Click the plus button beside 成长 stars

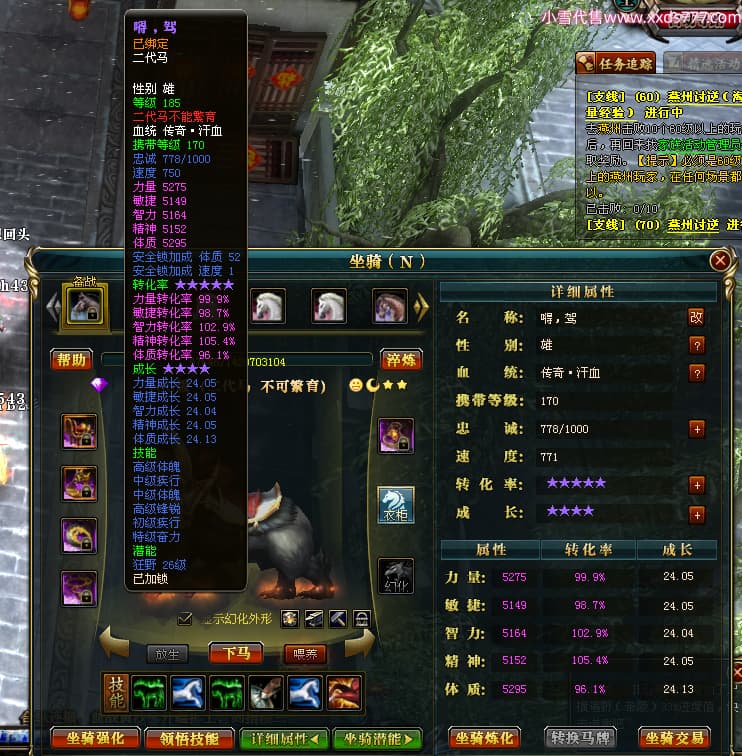[697, 514]
